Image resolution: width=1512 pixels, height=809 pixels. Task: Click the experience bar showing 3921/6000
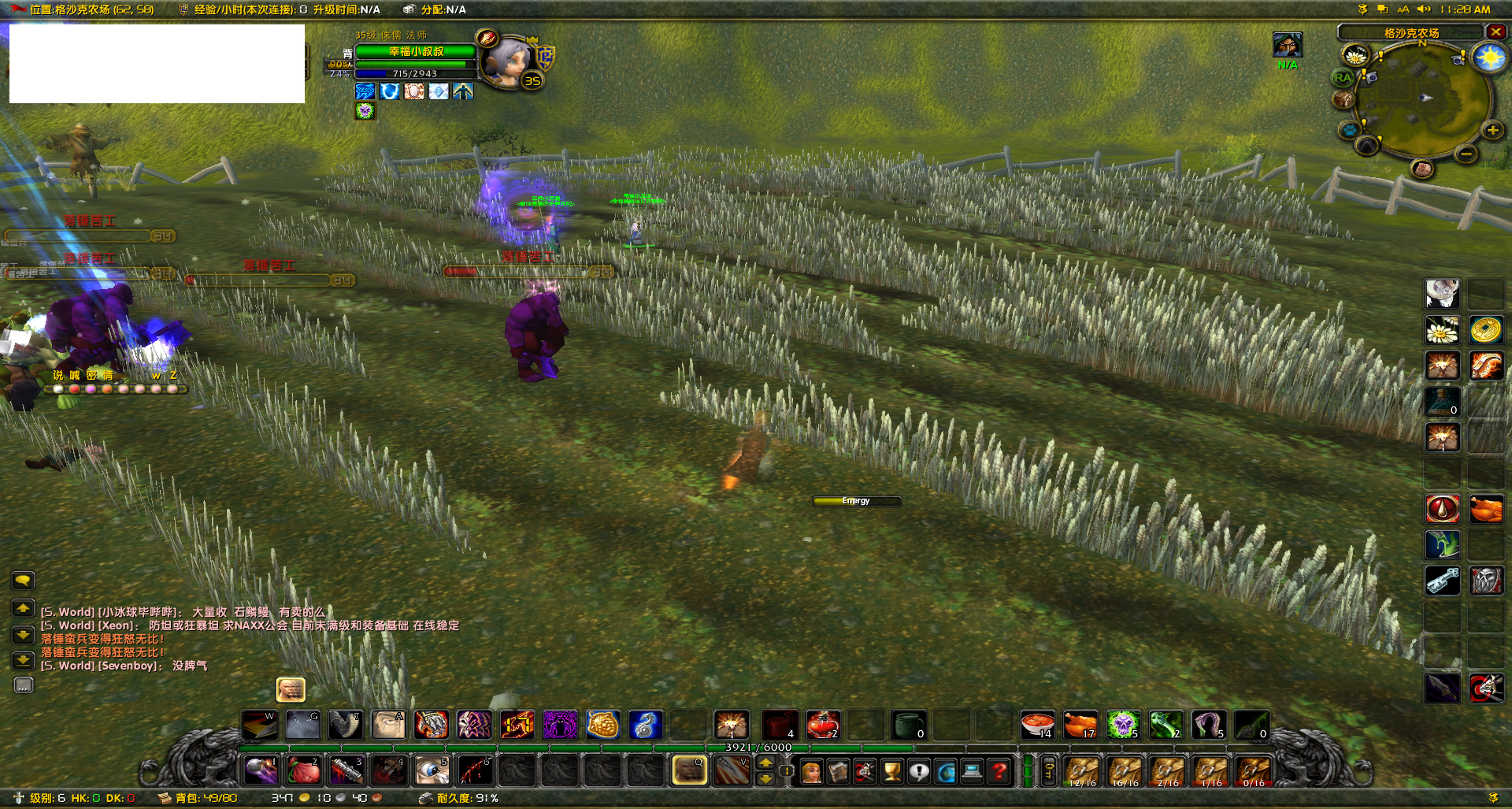[x=756, y=748]
